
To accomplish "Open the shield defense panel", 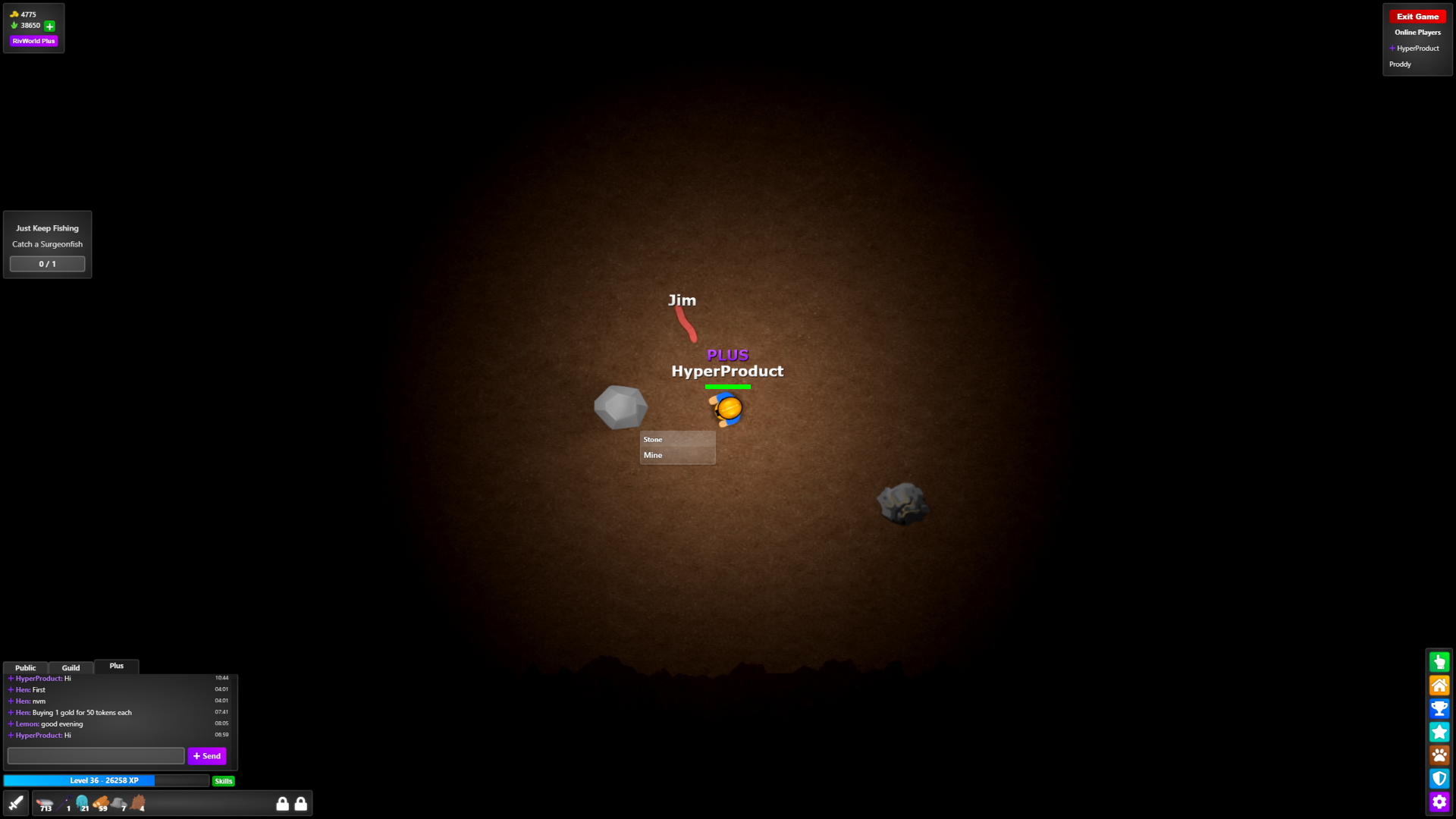I will click(x=1439, y=779).
